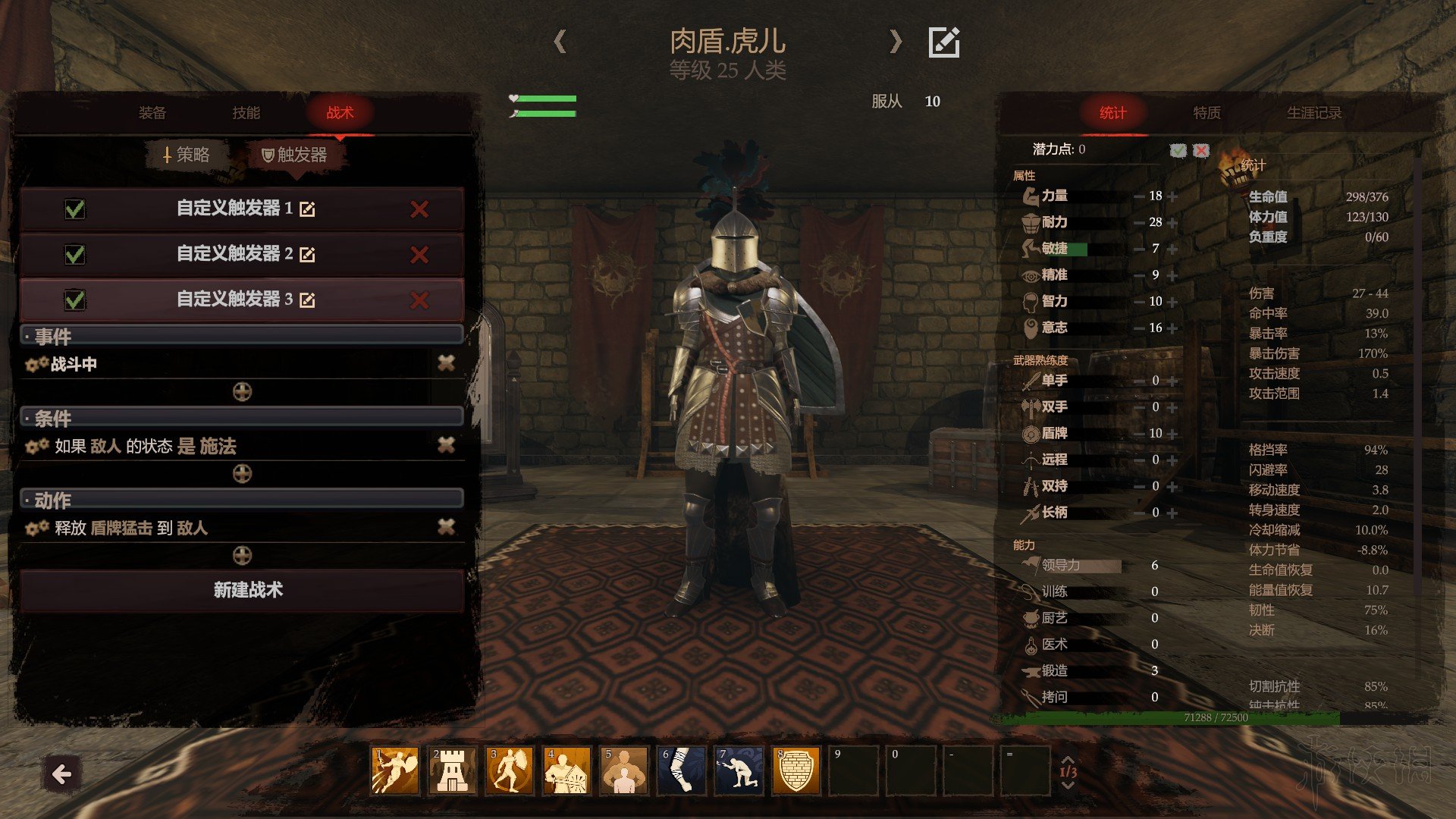The height and width of the screenshot is (819, 1456).
Task: Open the 技能 skills tab
Action: click(x=246, y=113)
